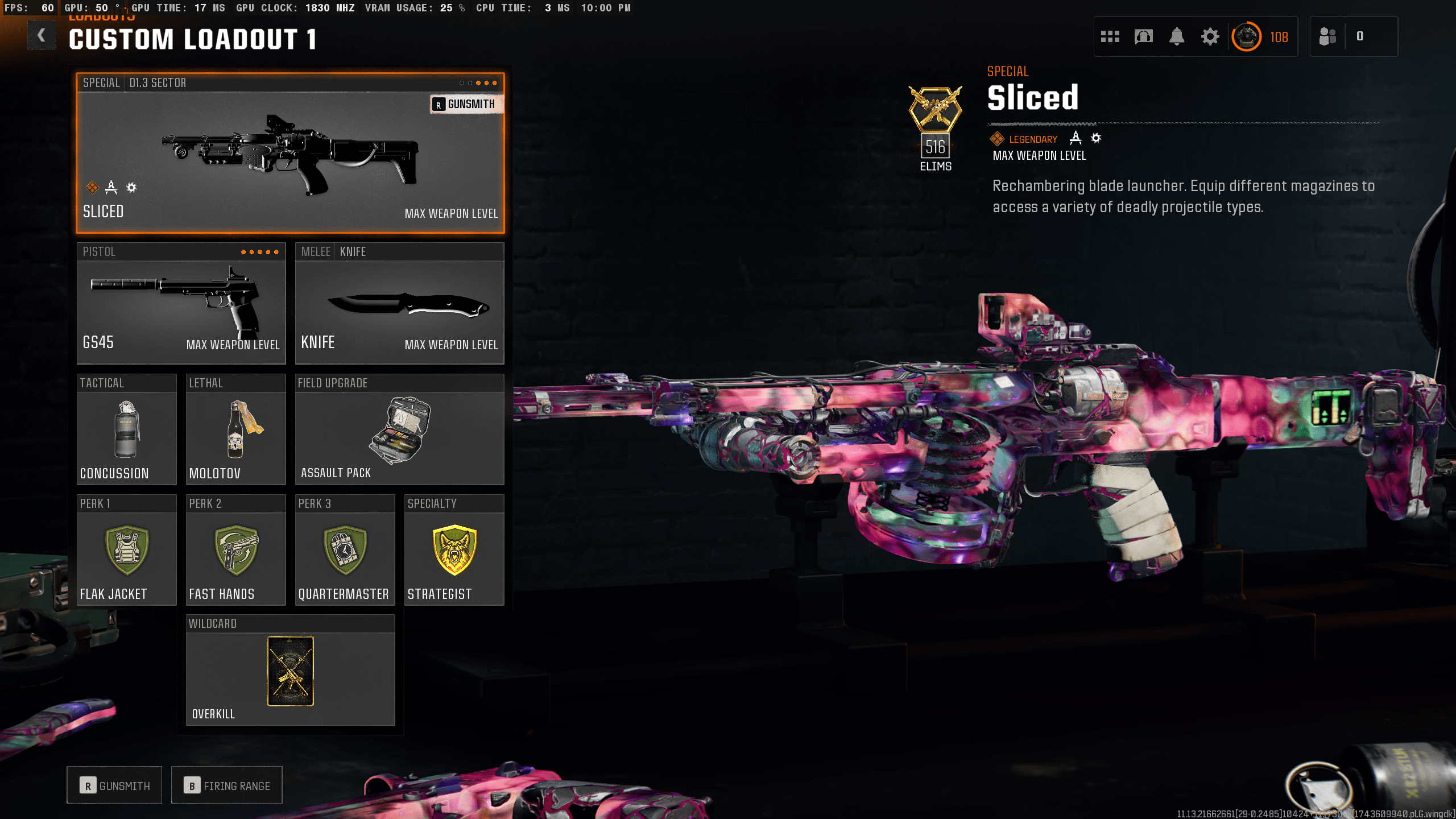Select the GS45 pistol slot
Viewport: 1456px width, 819px height.
pos(181,304)
